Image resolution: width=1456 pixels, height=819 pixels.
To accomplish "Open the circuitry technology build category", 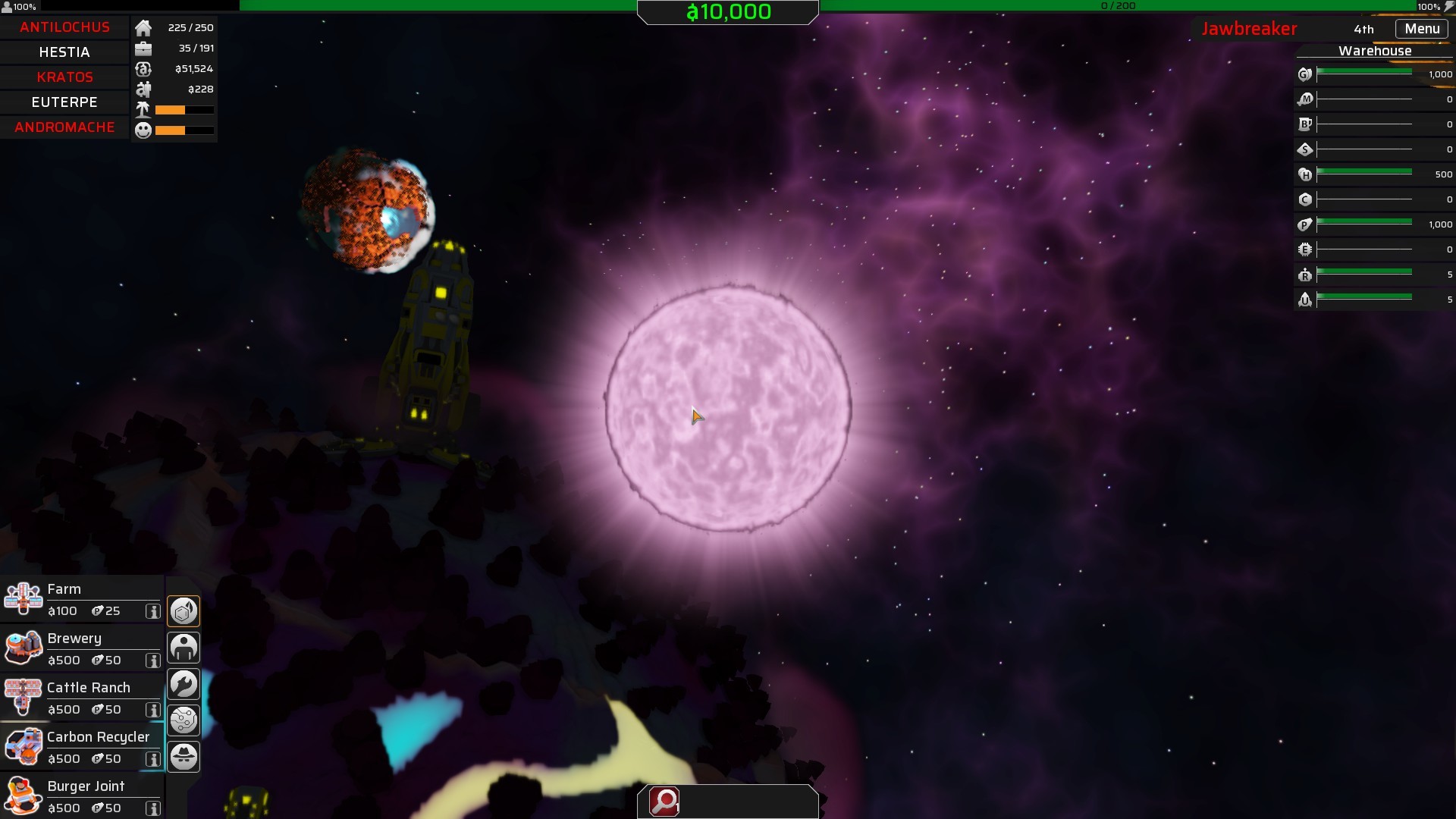I will [184, 720].
